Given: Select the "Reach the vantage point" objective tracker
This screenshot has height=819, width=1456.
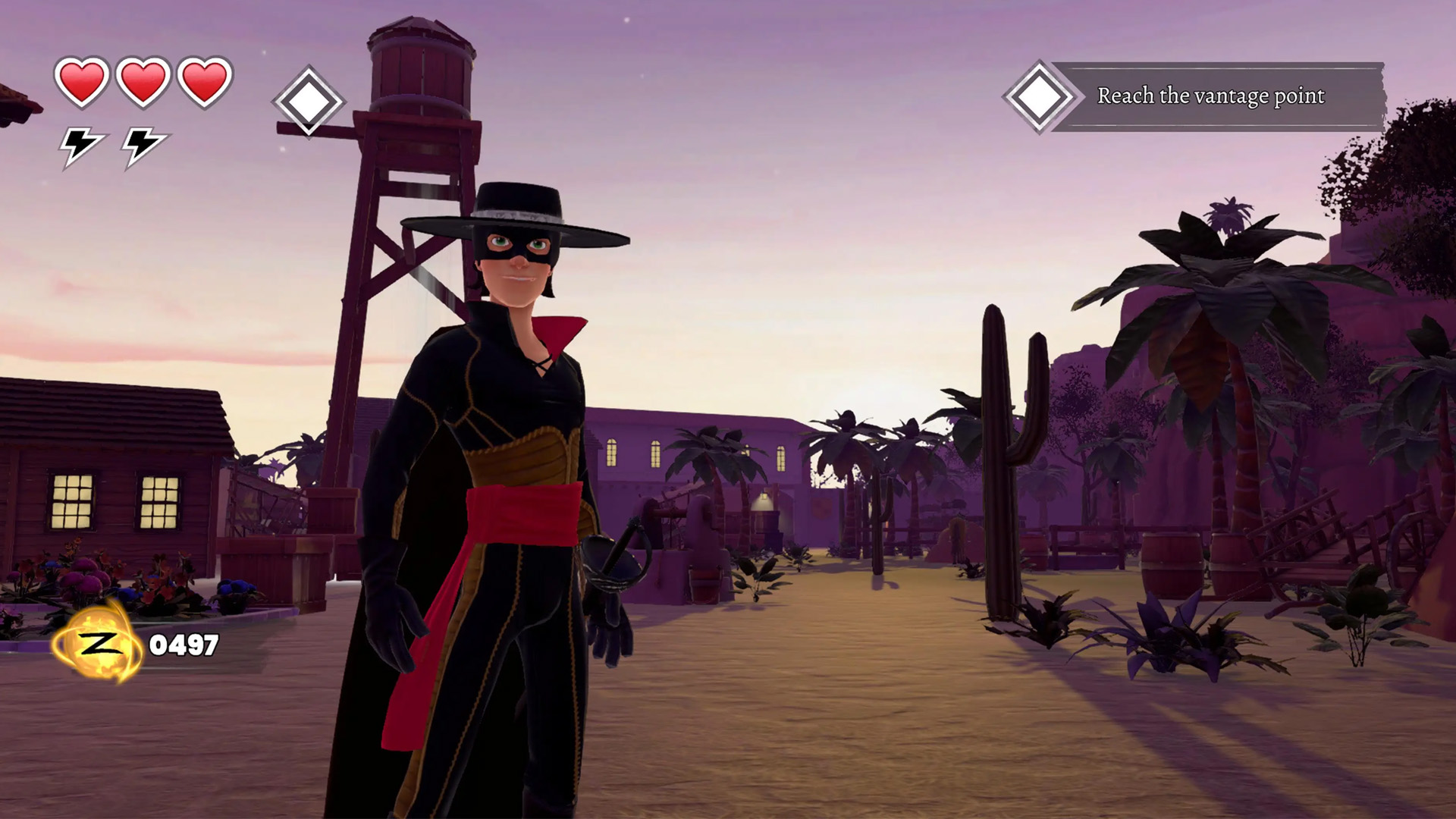Looking at the screenshot, I should tap(1210, 96).
